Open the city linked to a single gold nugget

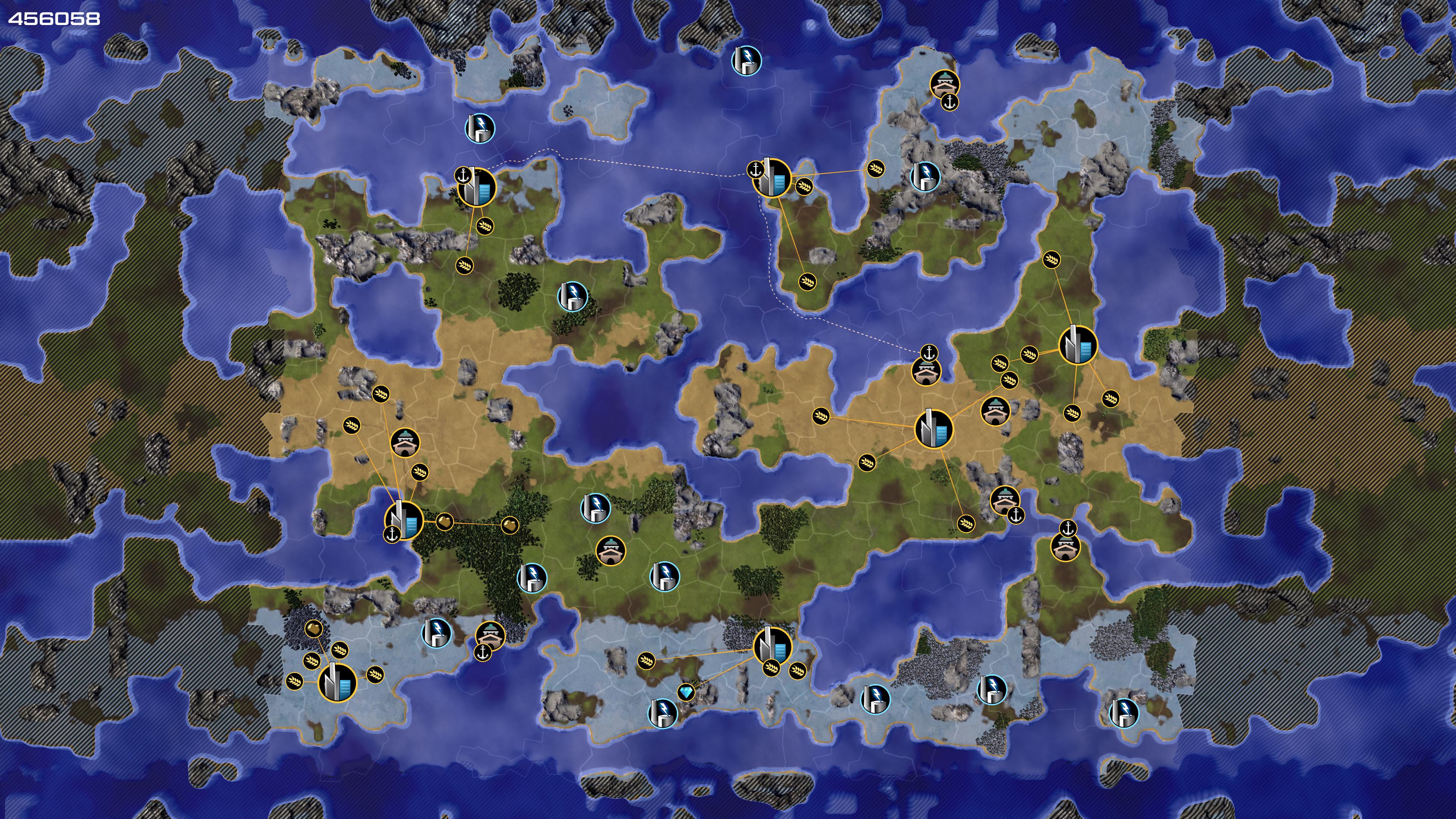click(x=337, y=682)
